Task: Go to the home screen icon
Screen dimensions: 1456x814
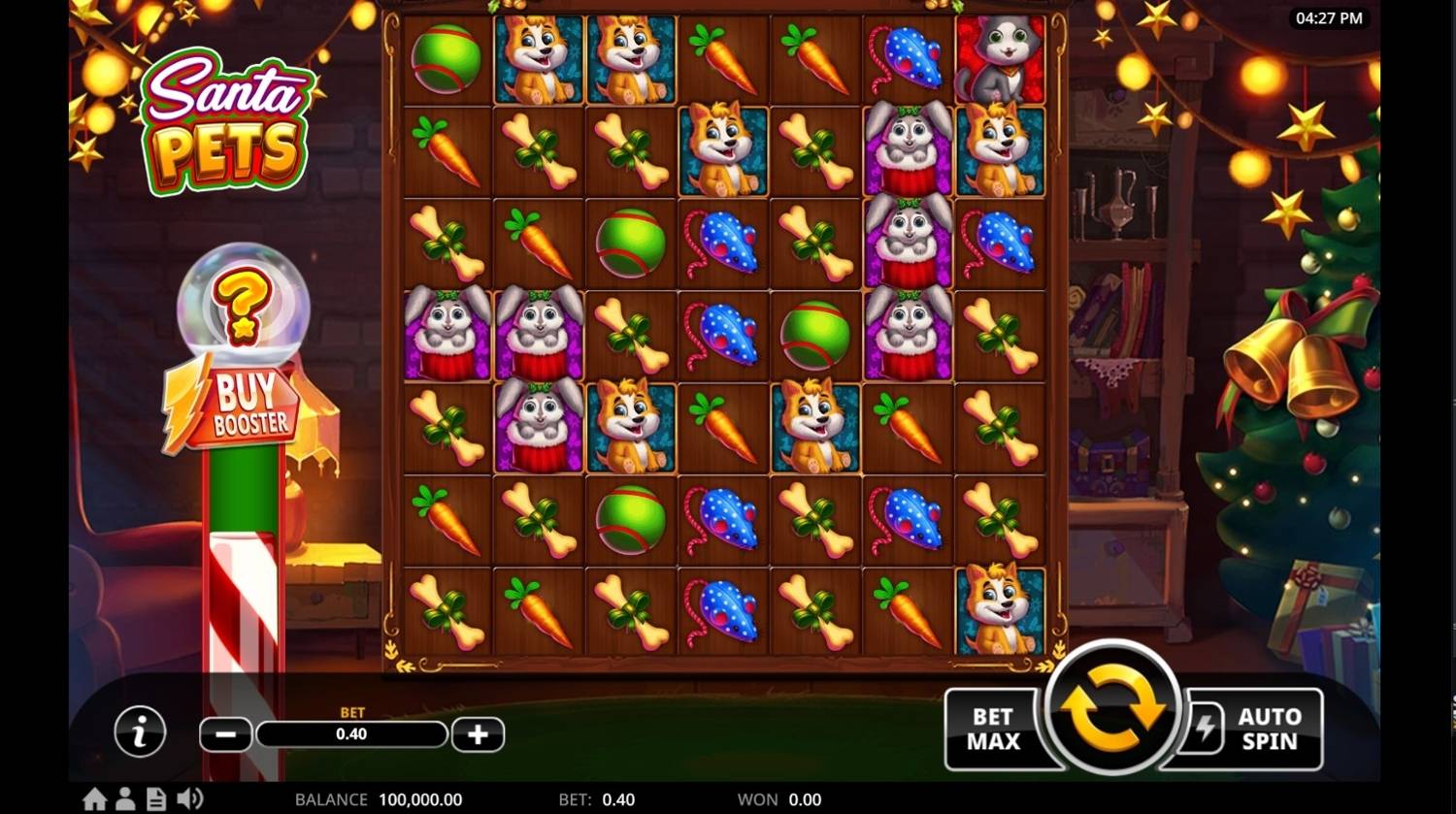Action: [x=94, y=799]
